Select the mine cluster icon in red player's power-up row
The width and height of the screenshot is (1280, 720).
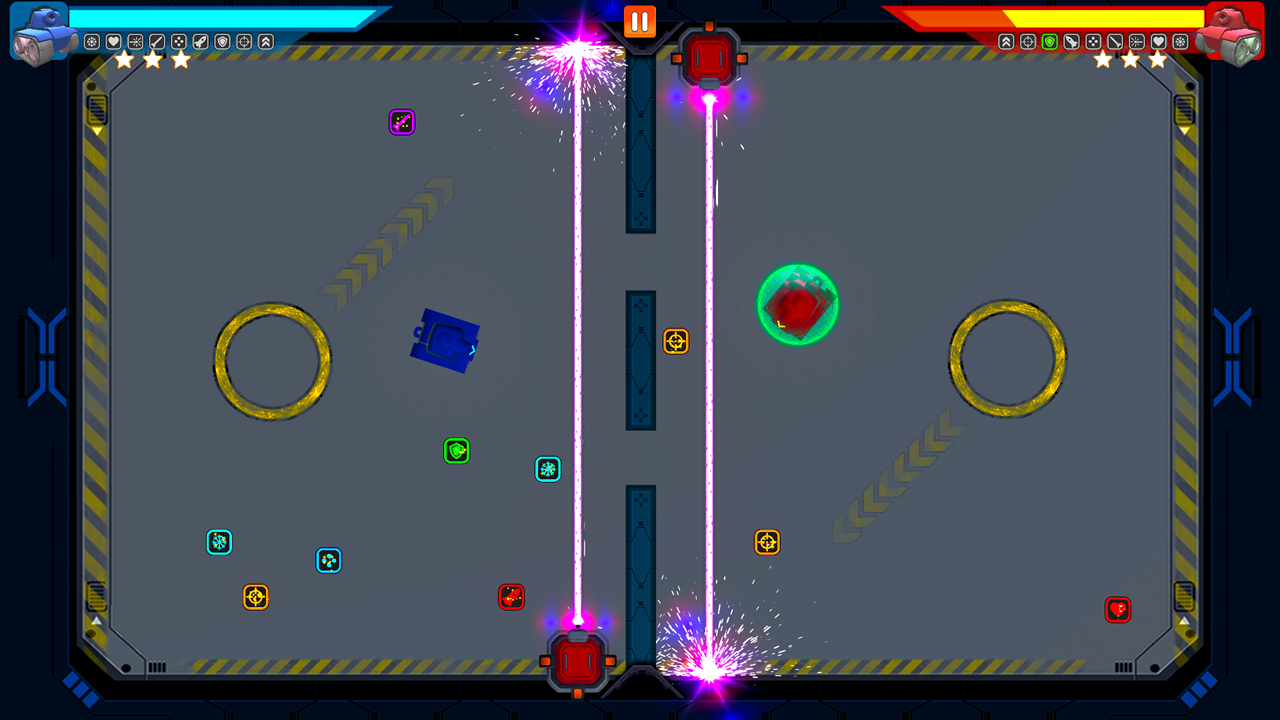tap(1093, 42)
